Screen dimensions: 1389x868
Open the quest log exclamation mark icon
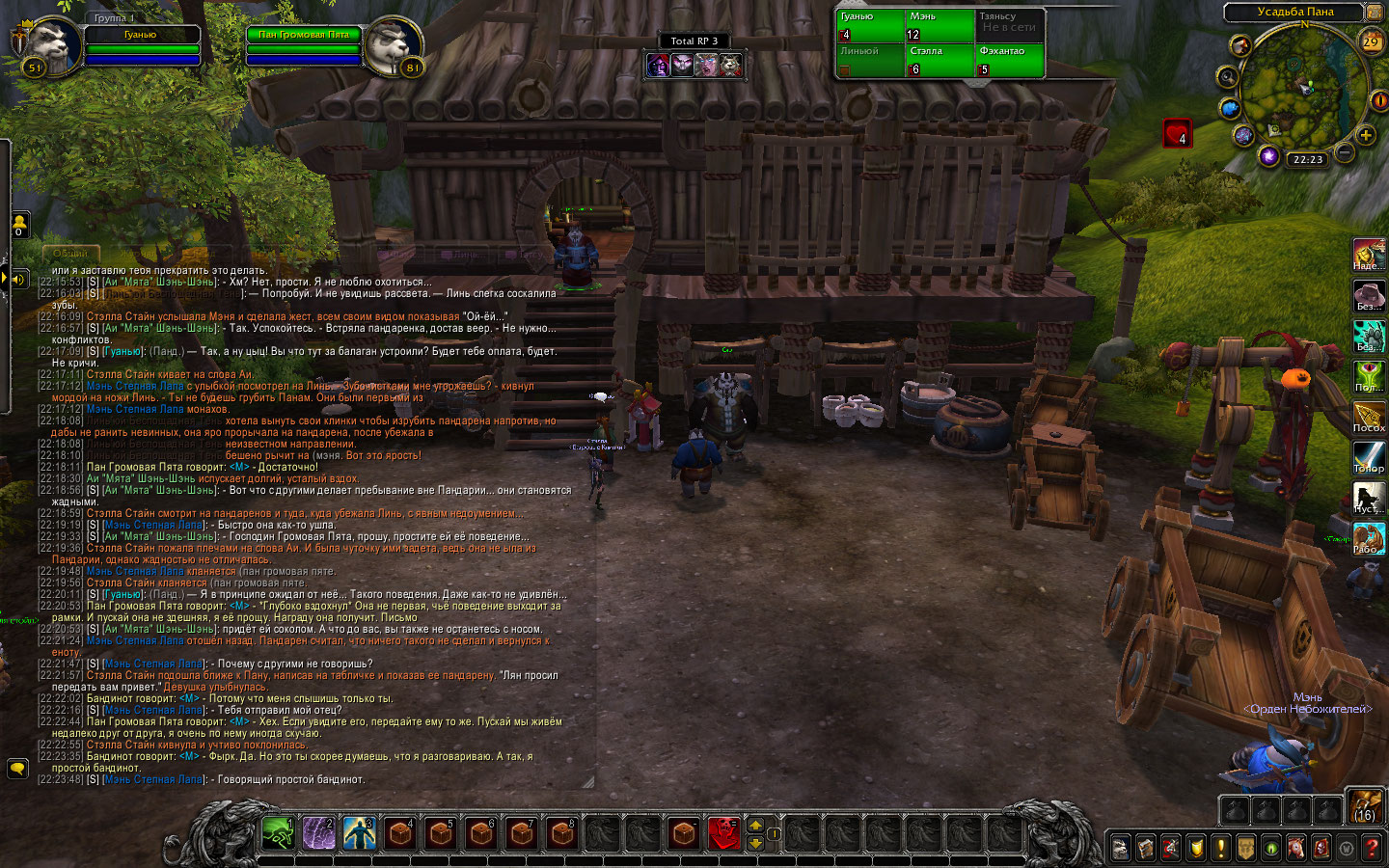[1220, 848]
